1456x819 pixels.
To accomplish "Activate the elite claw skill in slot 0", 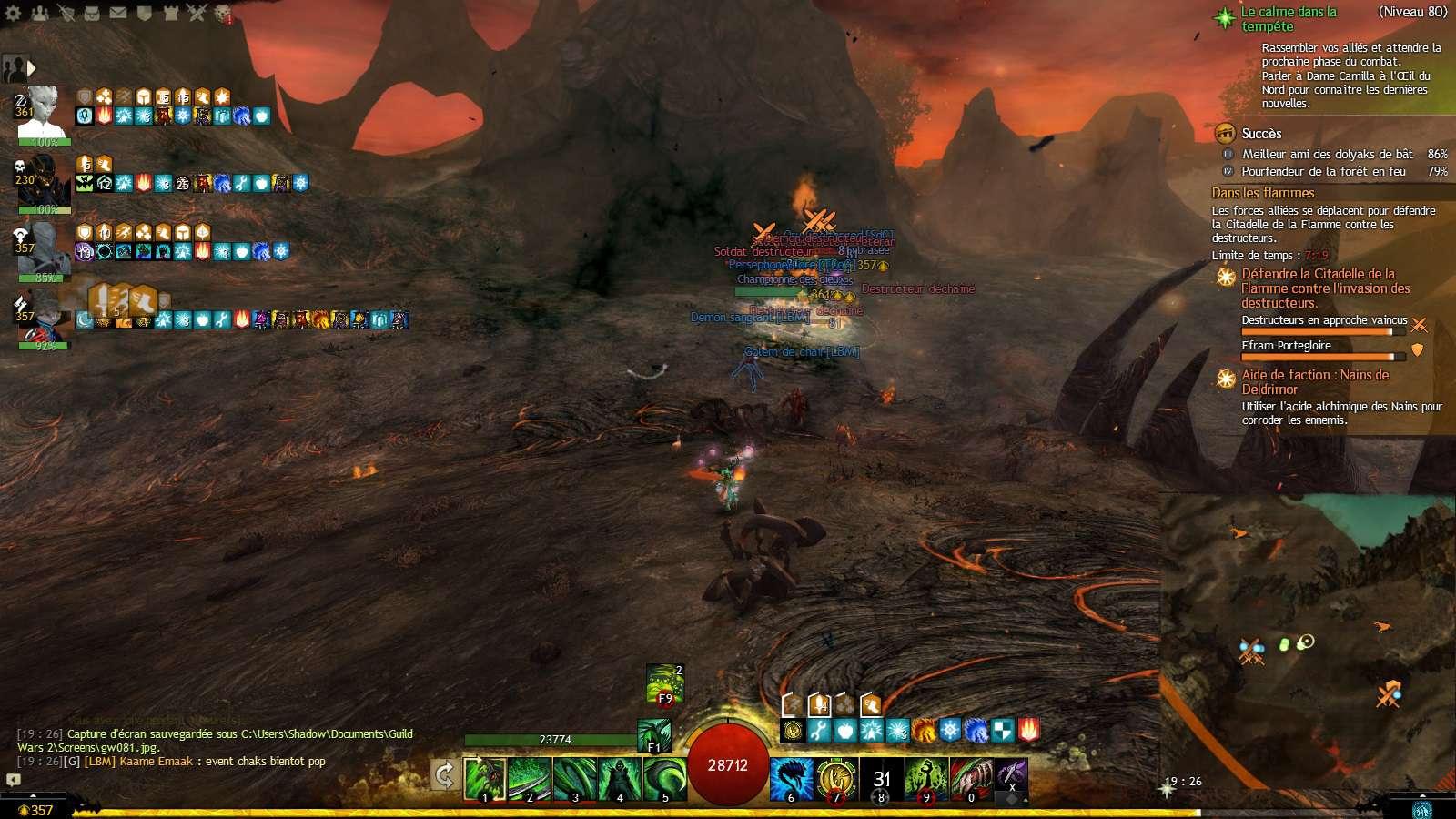I will pyautogui.click(x=971, y=780).
